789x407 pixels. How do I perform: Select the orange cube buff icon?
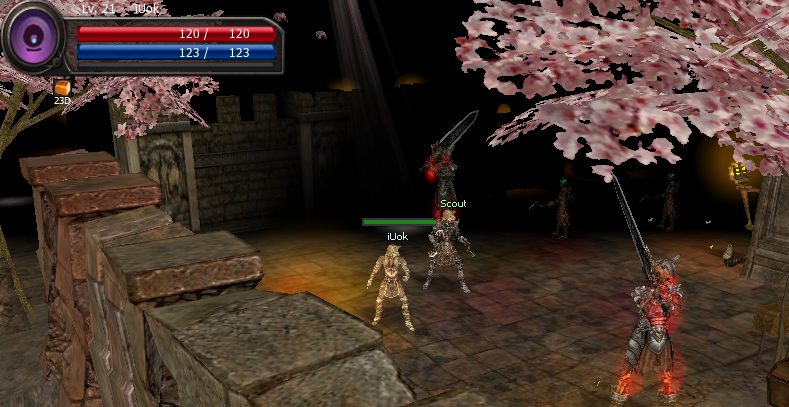coord(62,88)
